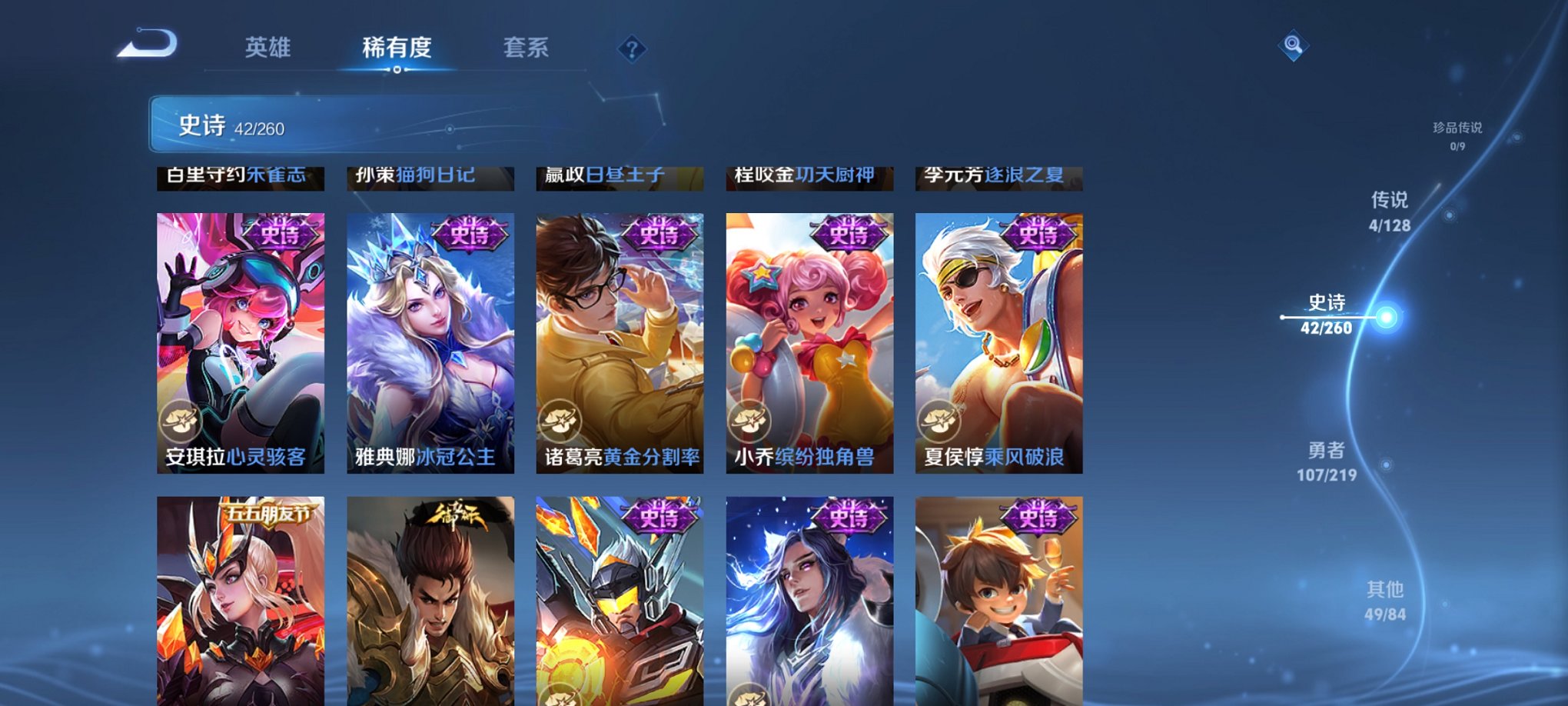Open the help question mark icon
This screenshot has width=1568, height=706.
coord(632,51)
